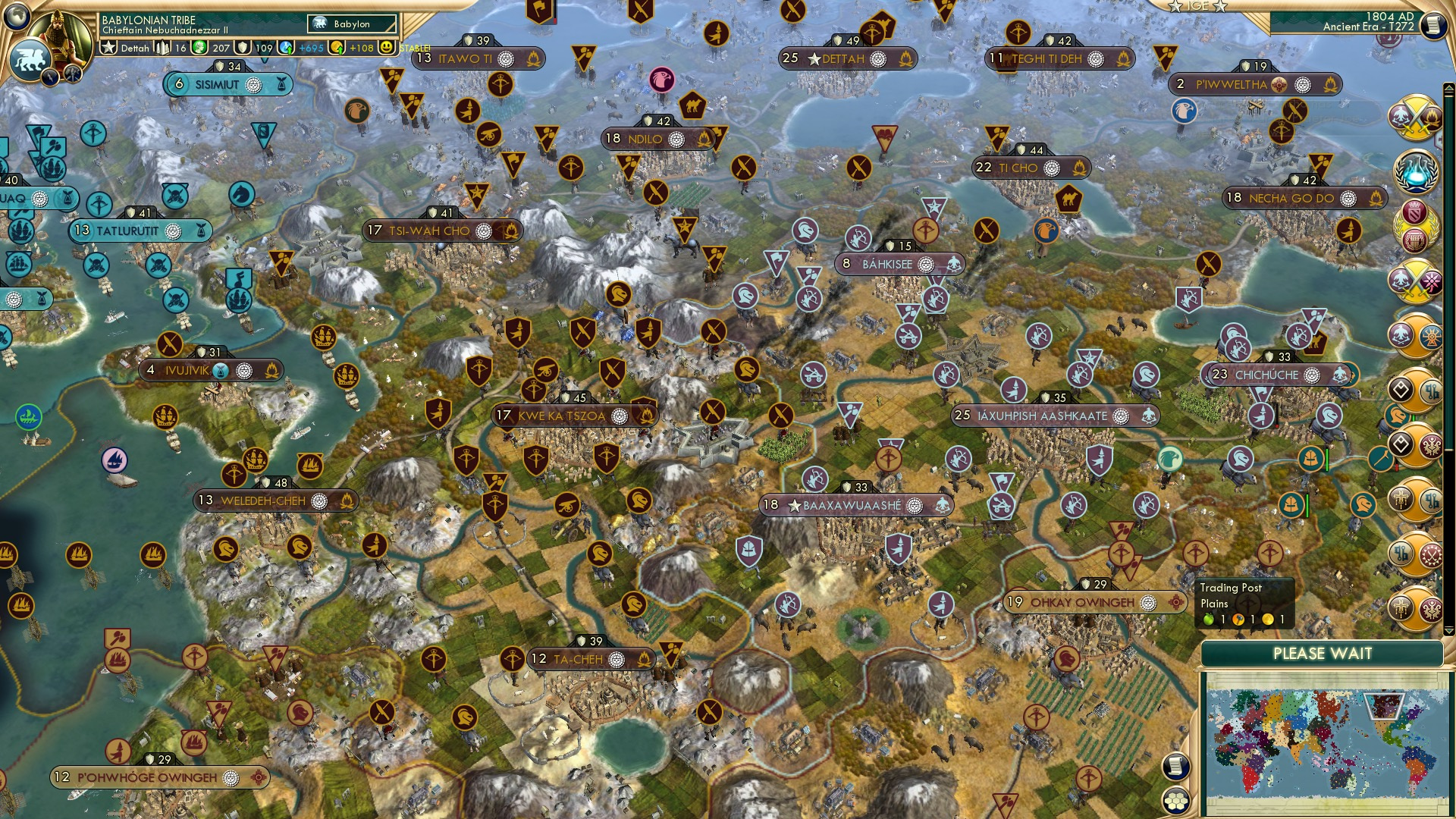
Task: Click the smiley happiness icon
Action: point(387,47)
